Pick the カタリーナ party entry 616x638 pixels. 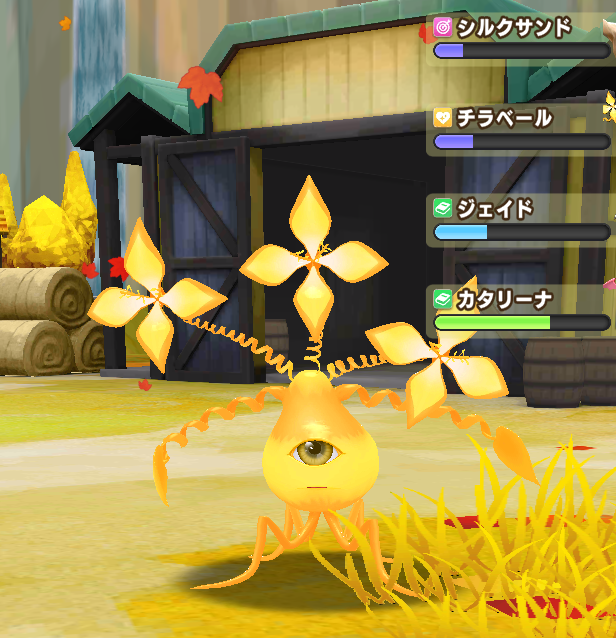[x=520, y=310]
